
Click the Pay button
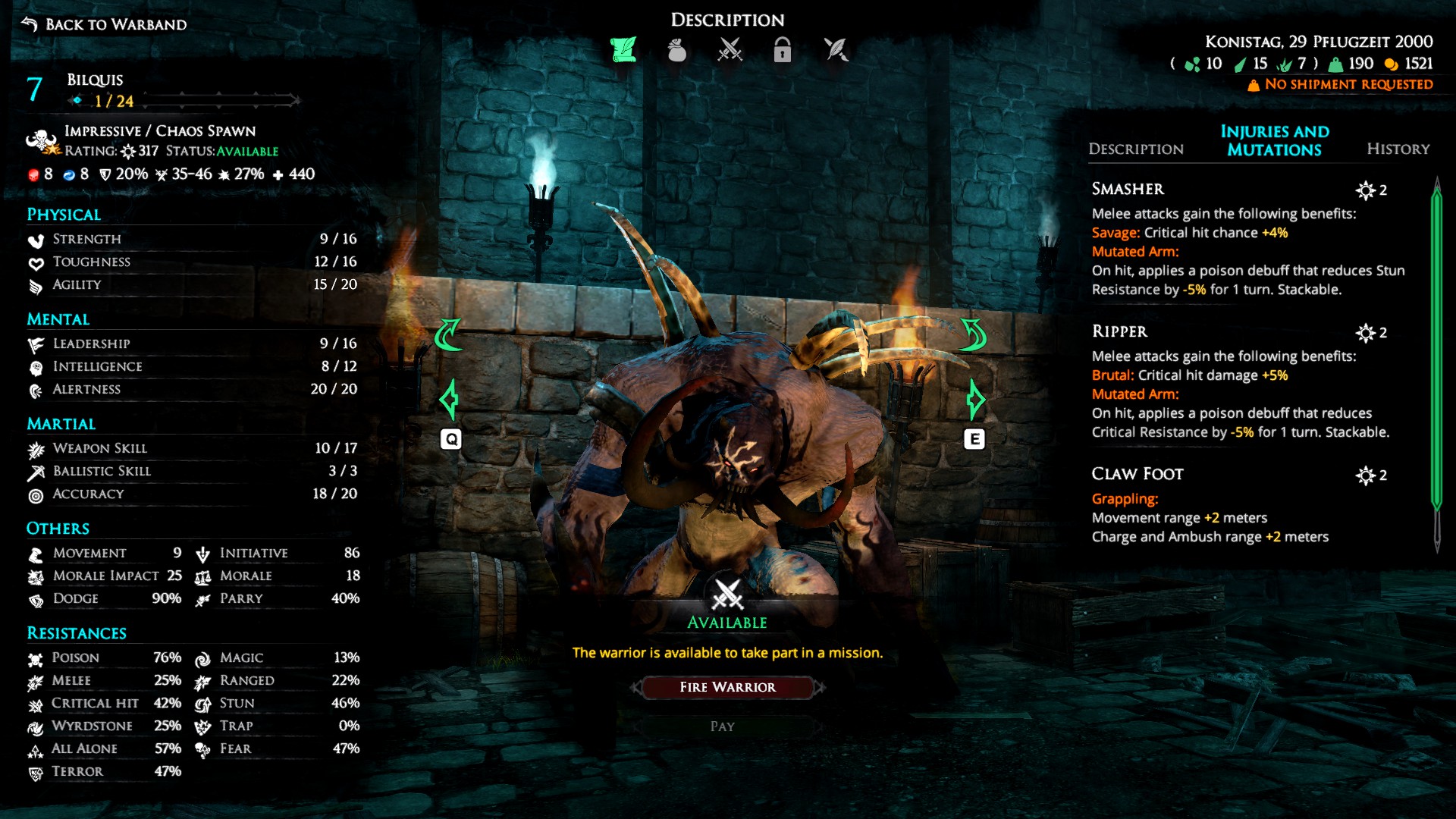click(x=723, y=726)
